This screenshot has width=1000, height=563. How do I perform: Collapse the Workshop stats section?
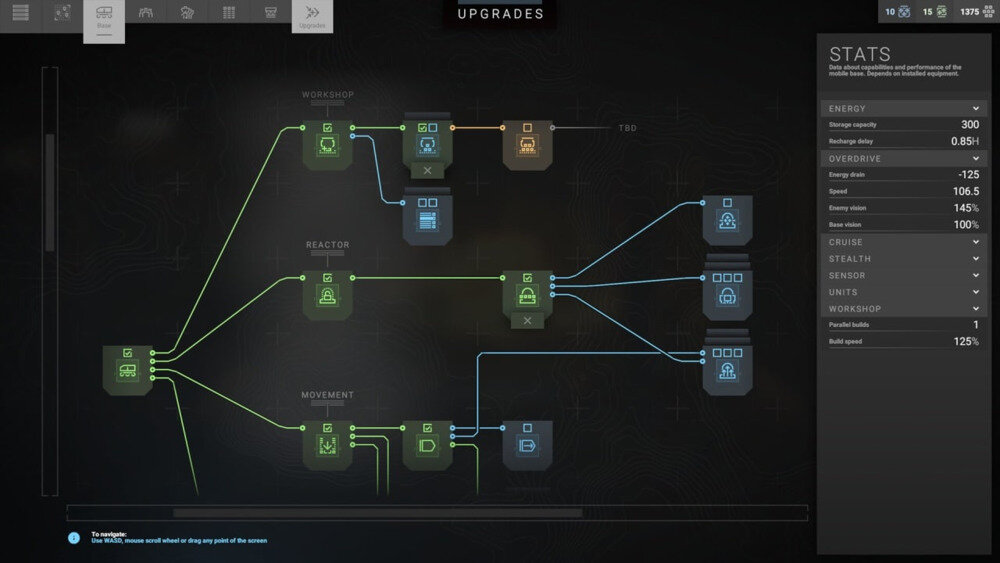[975, 309]
